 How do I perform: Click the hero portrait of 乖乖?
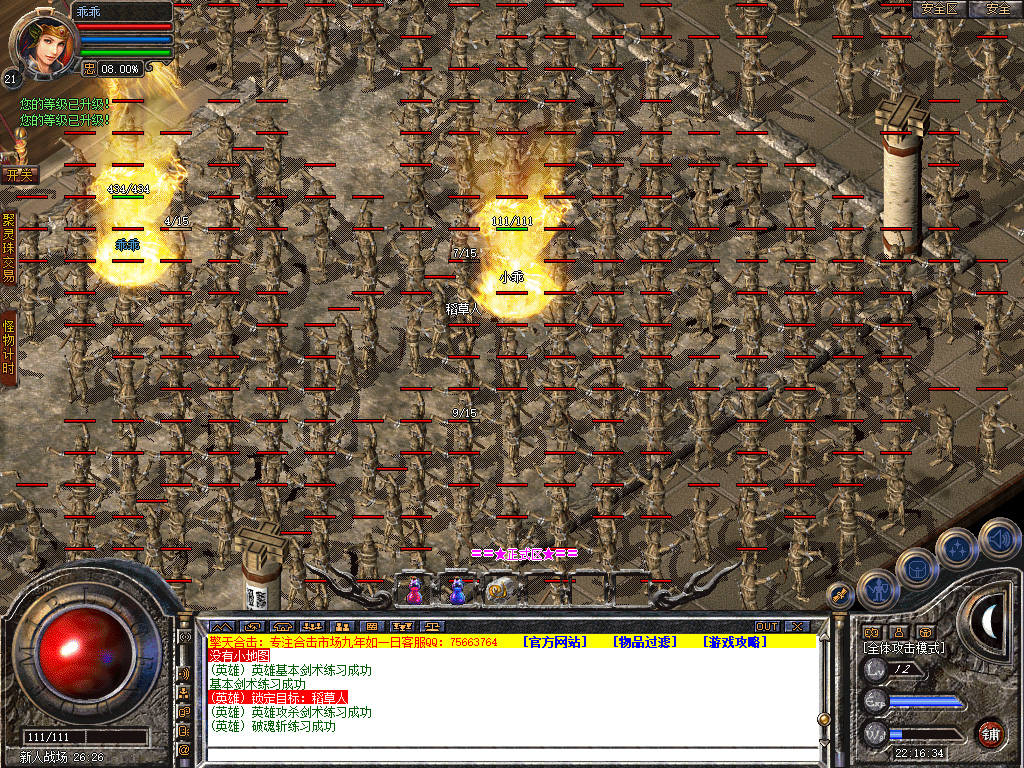tap(41, 41)
